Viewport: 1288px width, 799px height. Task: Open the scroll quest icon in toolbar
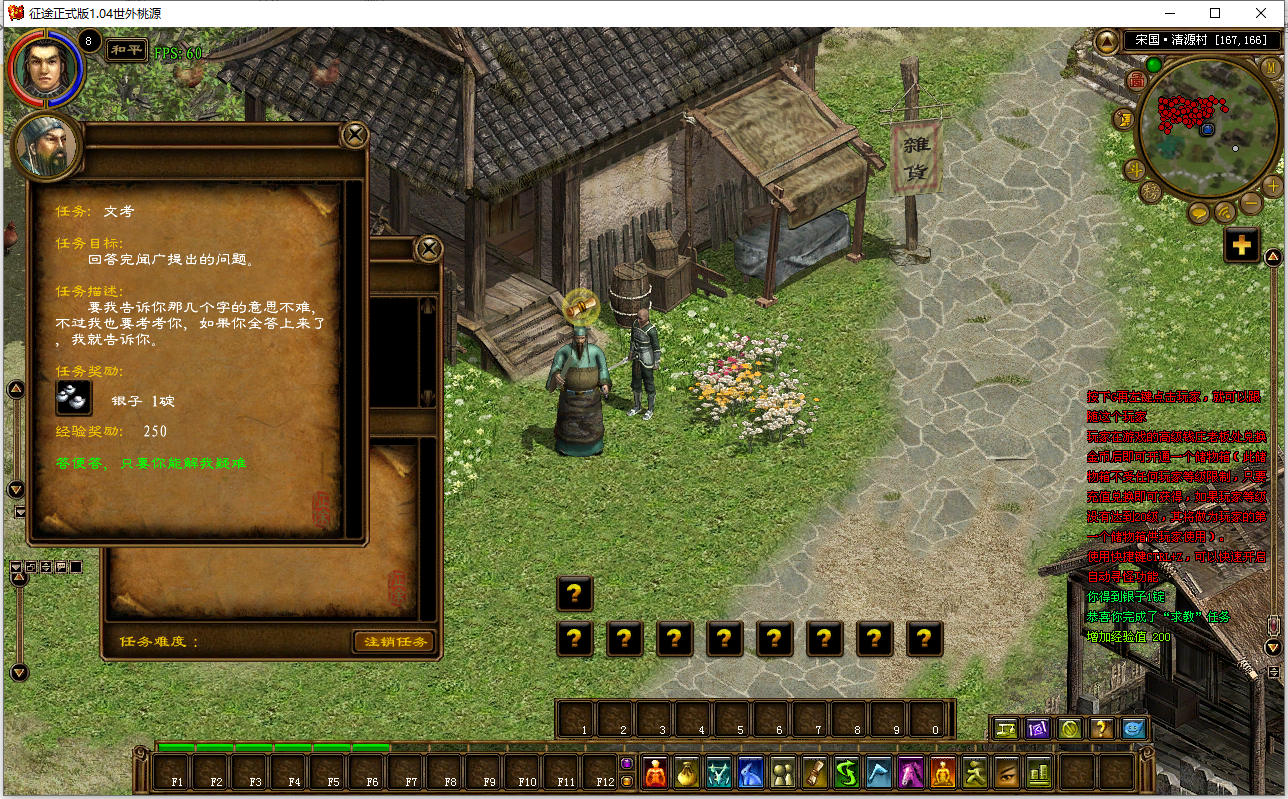(815, 772)
